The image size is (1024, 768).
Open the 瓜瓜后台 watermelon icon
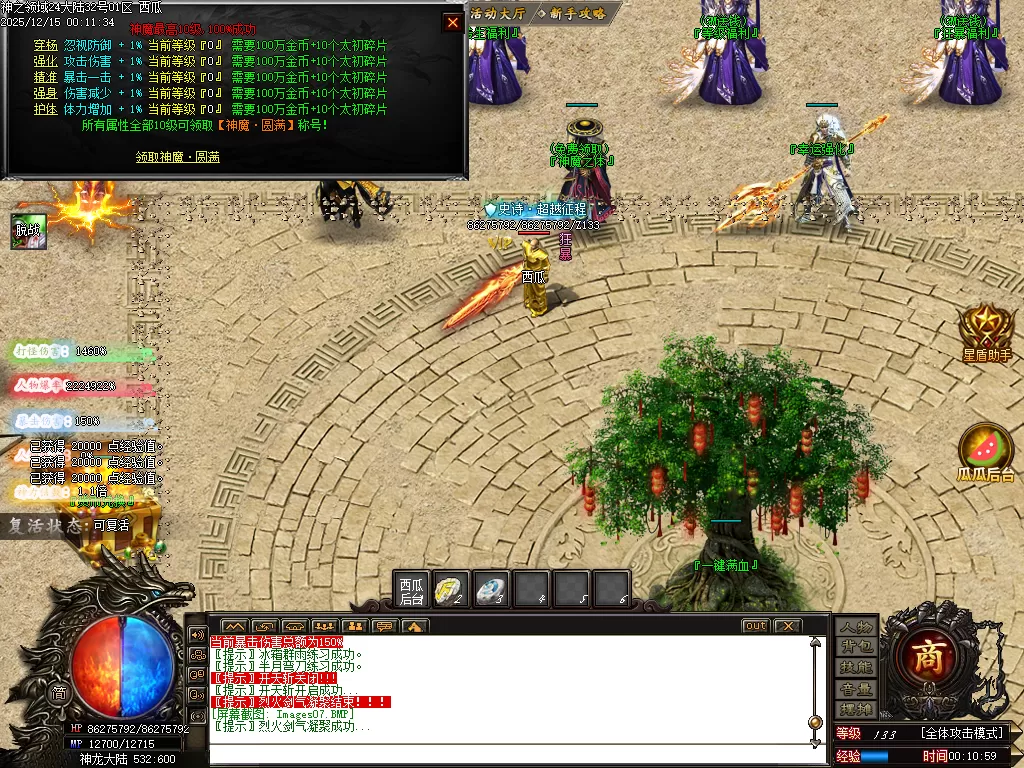[986, 454]
